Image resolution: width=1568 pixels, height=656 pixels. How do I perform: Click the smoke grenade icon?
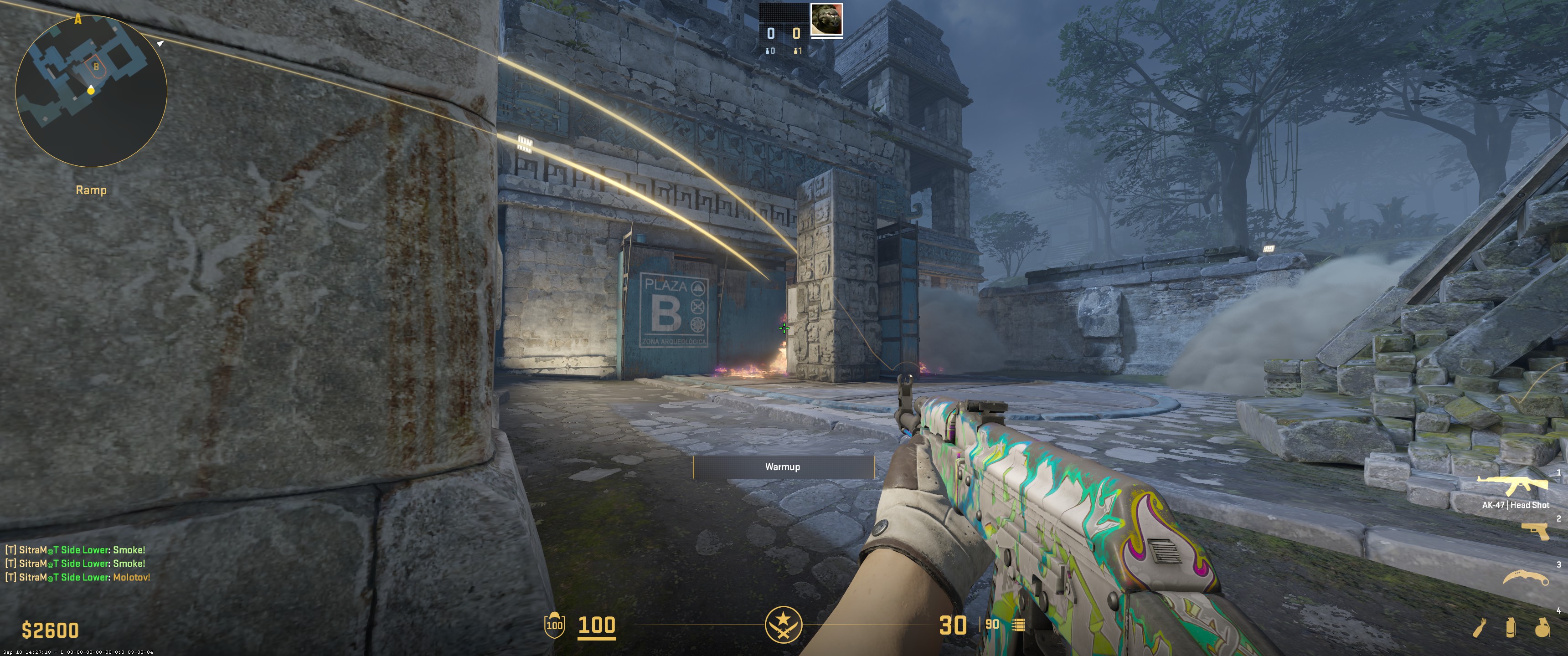point(1510,628)
